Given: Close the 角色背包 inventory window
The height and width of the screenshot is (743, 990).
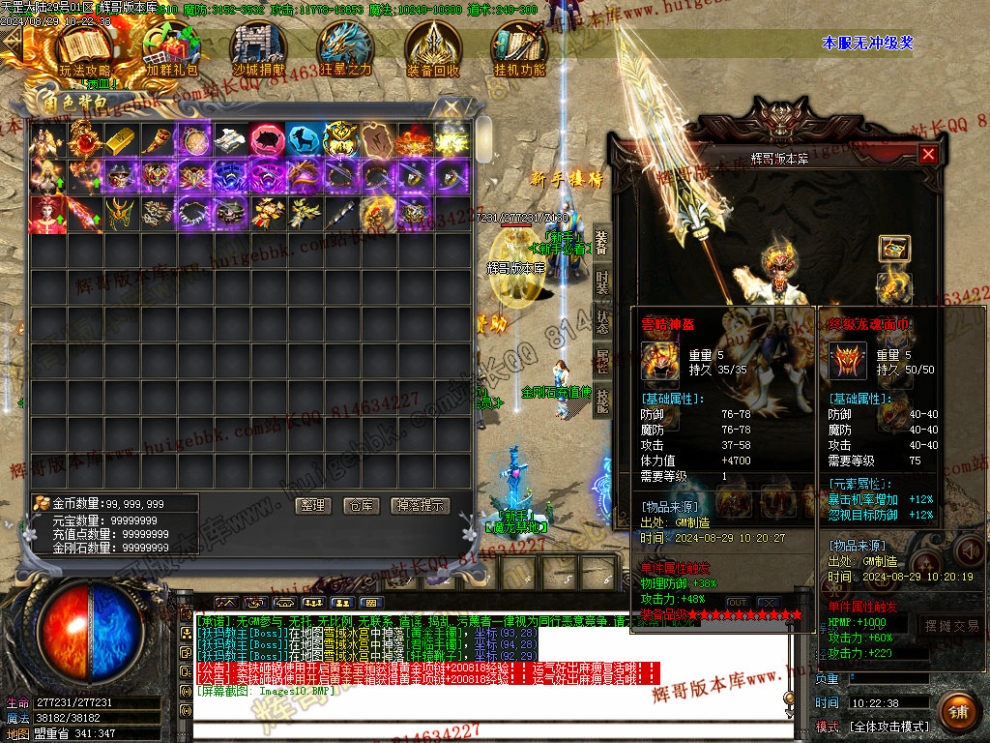Looking at the screenshot, I should pyautogui.click(x=452, y=106).
